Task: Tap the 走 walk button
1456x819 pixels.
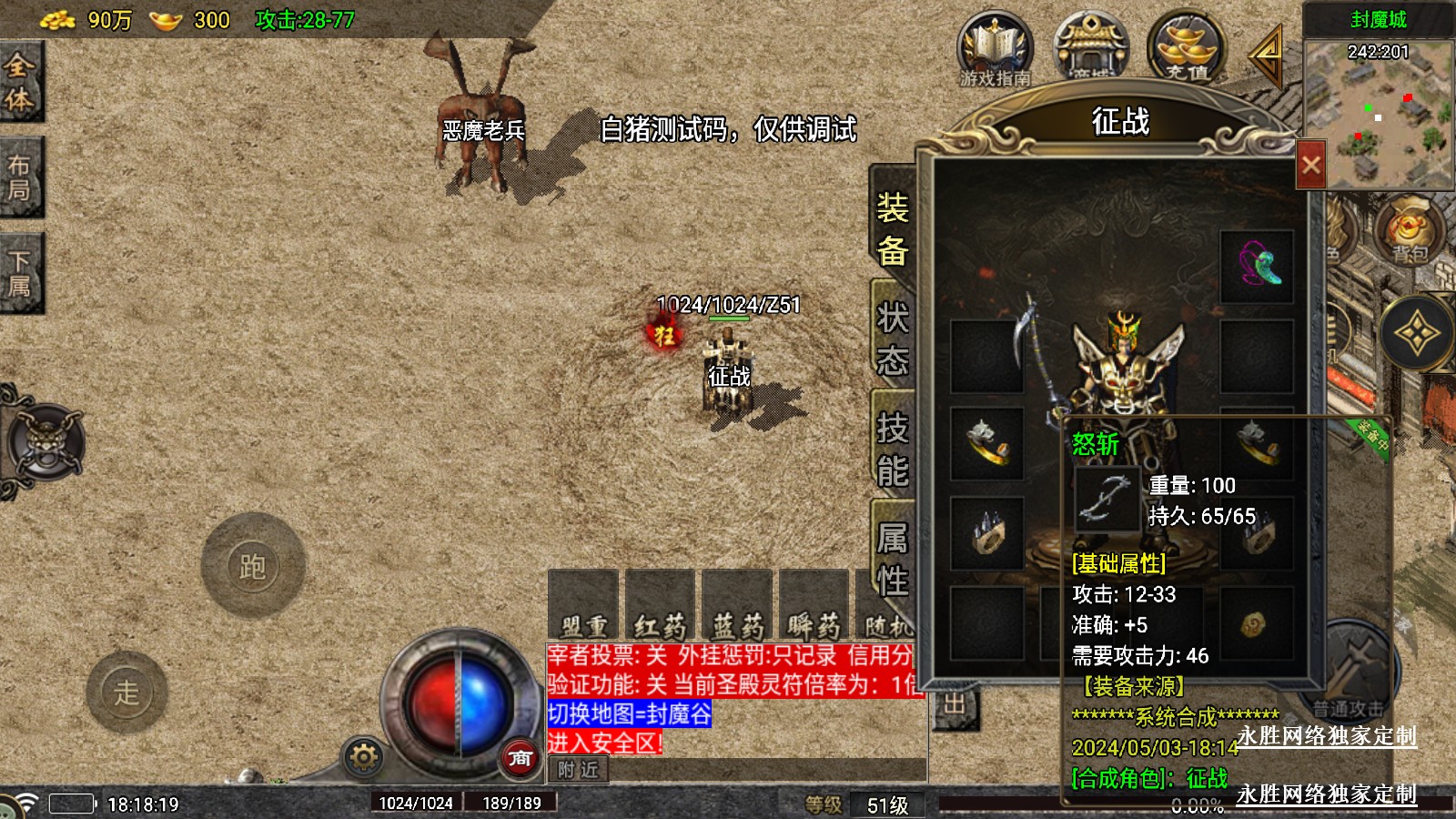Action: pyautogui.click(x=126, y=693)
